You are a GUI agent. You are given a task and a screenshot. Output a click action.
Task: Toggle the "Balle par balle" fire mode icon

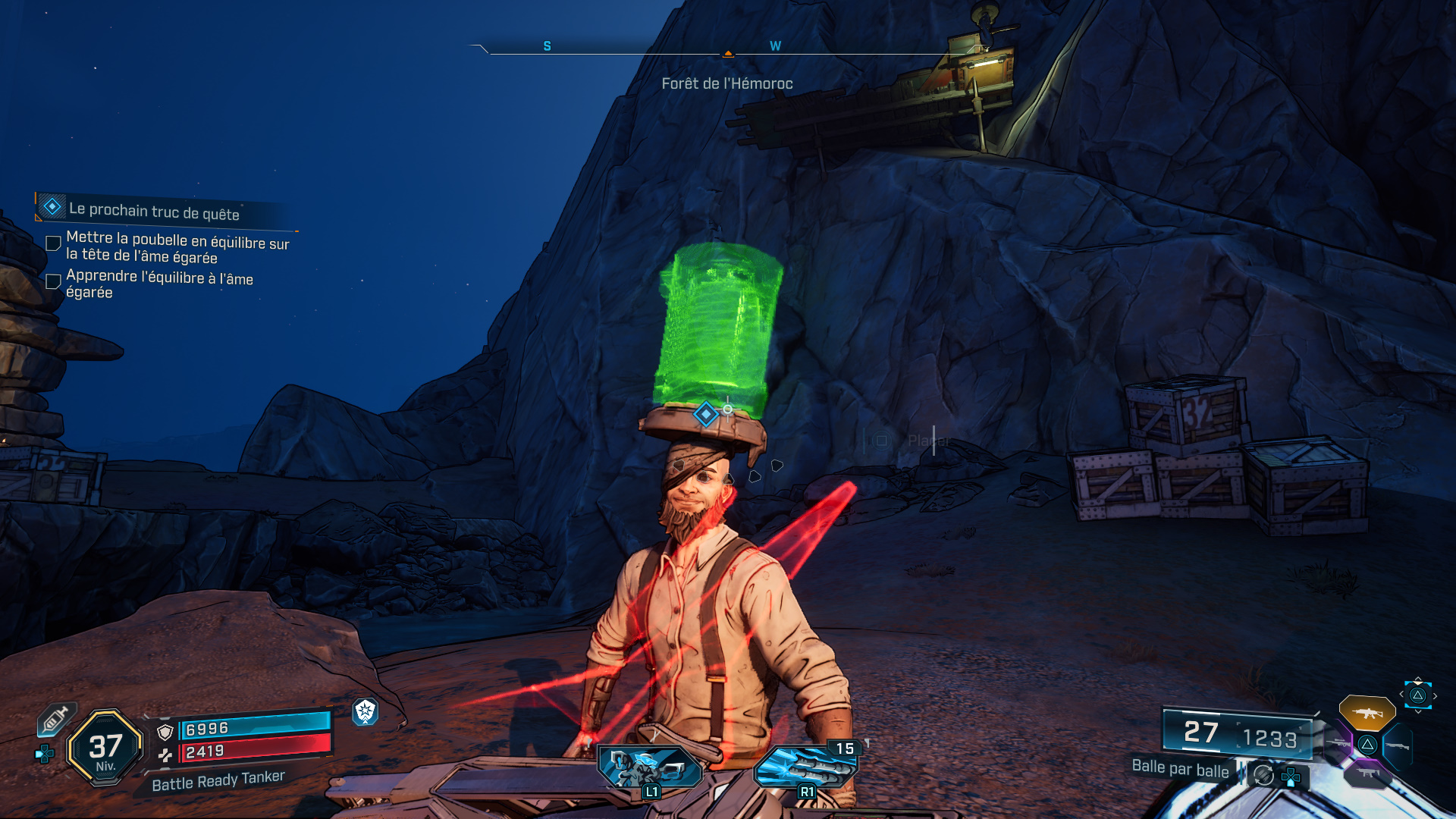click(x=1263, y=775)
